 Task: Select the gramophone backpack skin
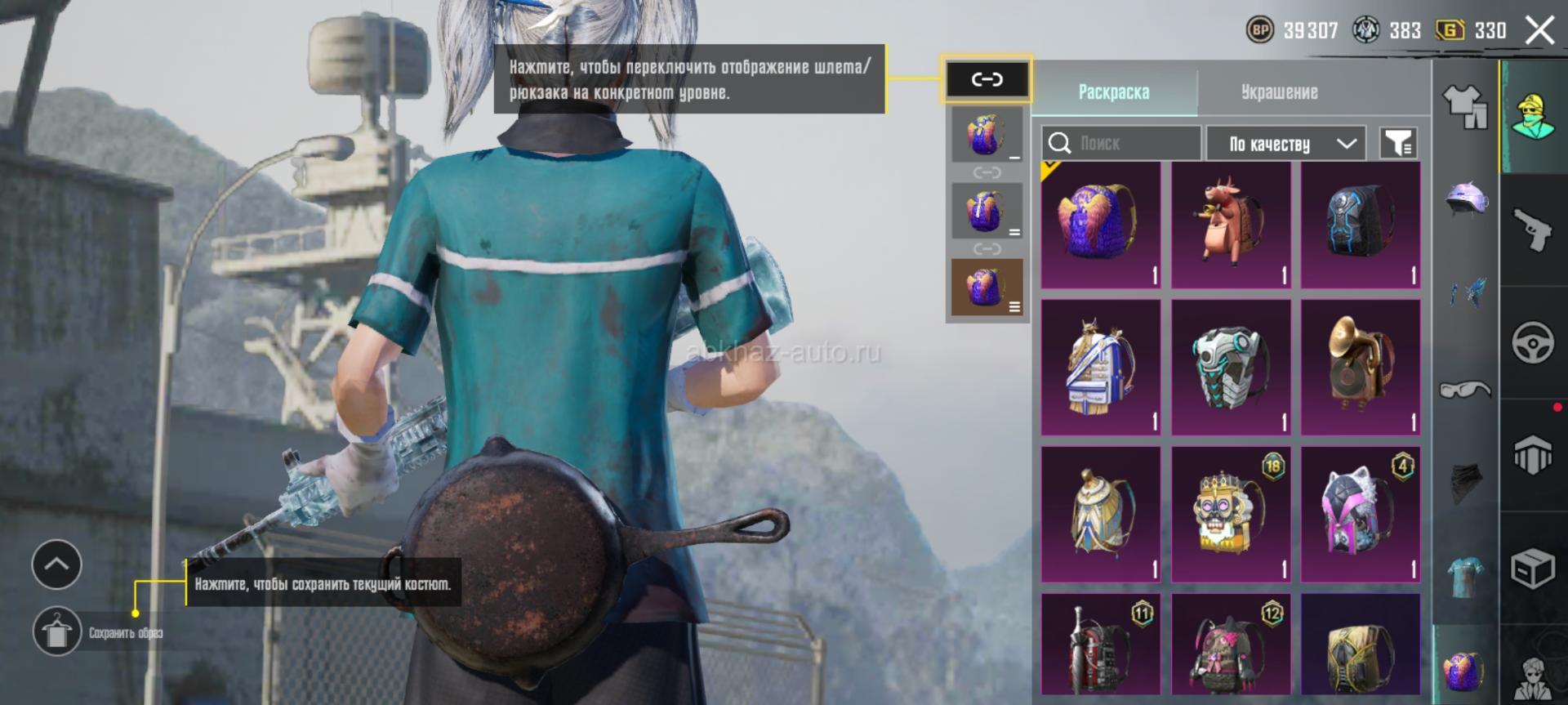(x=1361, y=367)
